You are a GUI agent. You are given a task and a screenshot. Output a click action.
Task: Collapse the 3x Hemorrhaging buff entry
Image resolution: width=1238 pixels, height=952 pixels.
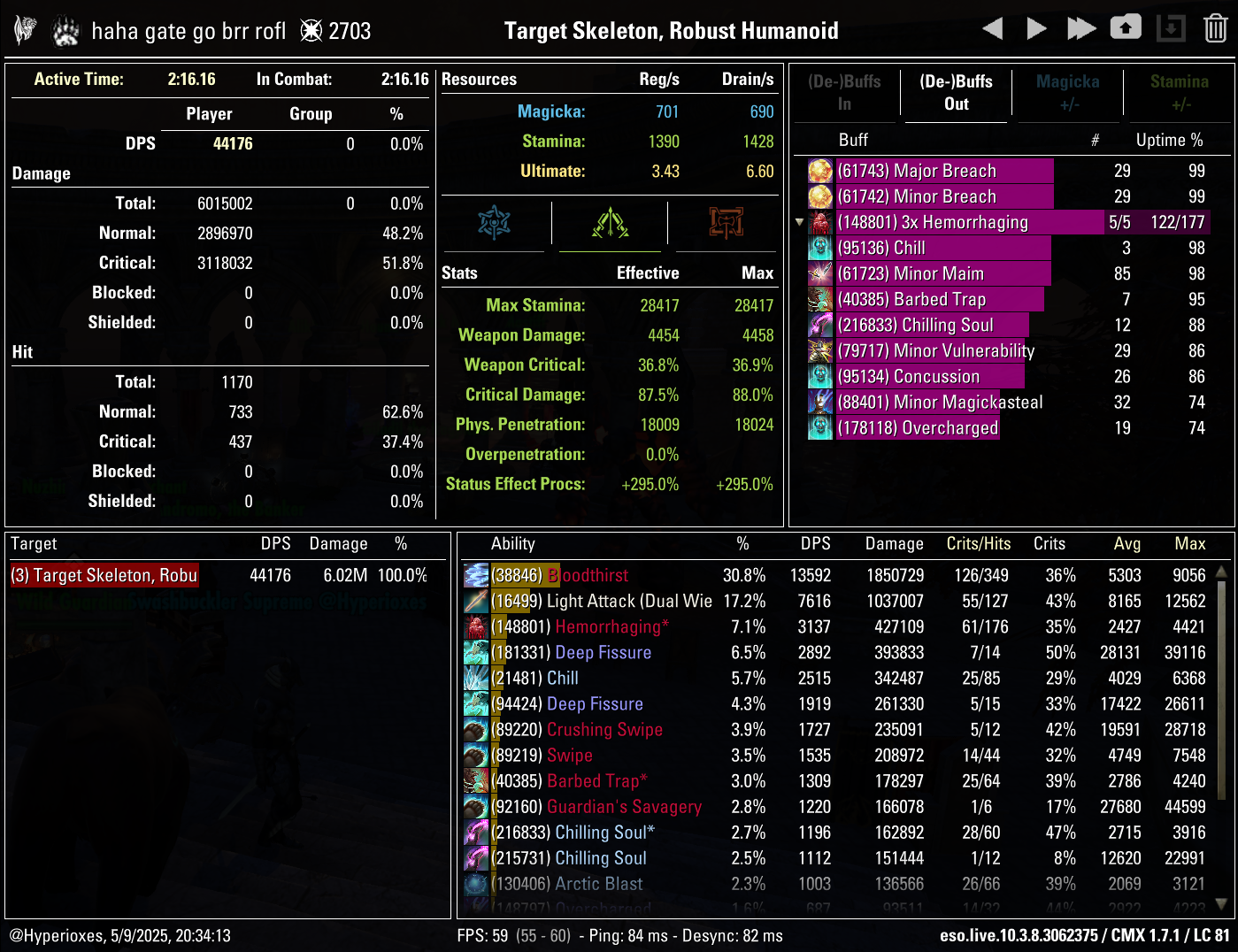click(799, 222)
